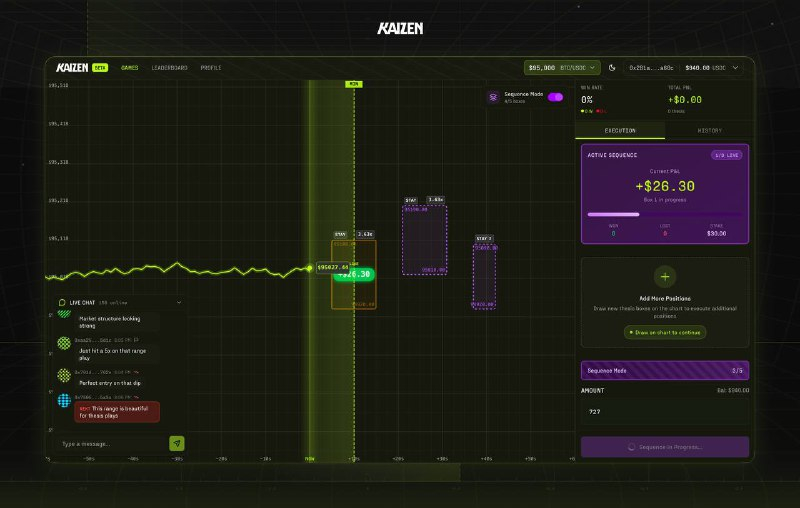800x508 pixels.
Task: Click Draw on chart to continue
Action: point(665,332)
